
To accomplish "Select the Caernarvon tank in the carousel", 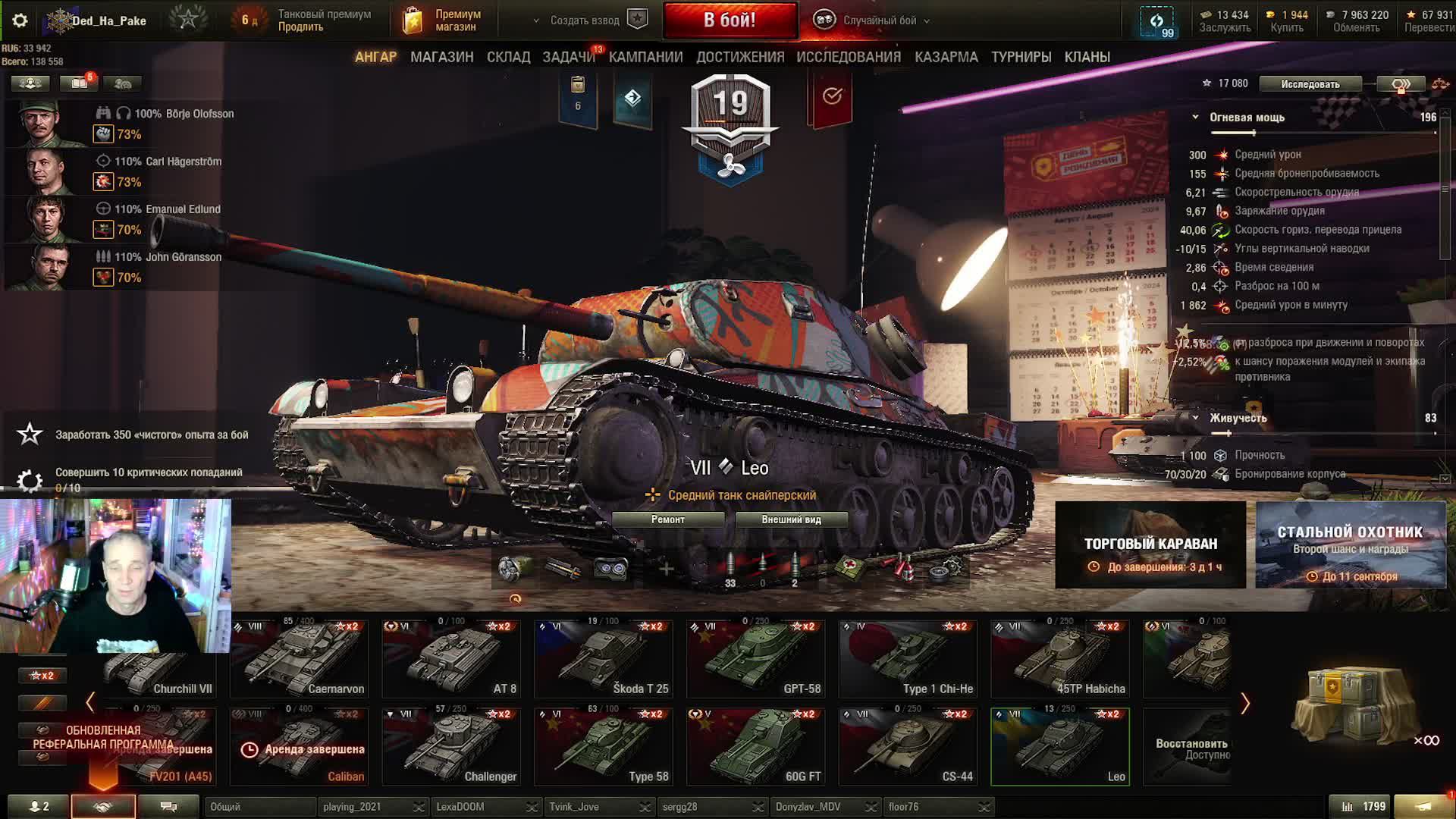I will 299,658.
